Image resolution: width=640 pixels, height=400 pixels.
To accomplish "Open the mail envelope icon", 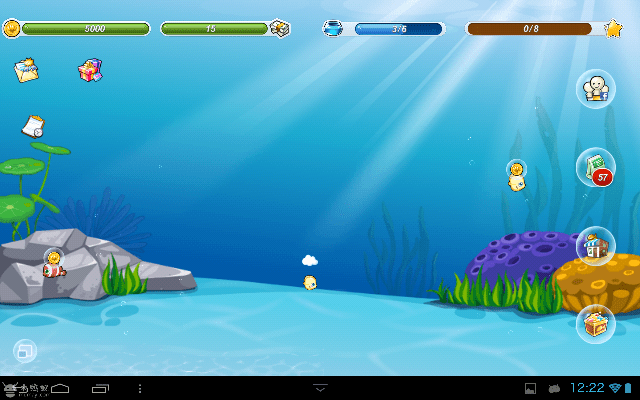I will [x=26, y=70].
